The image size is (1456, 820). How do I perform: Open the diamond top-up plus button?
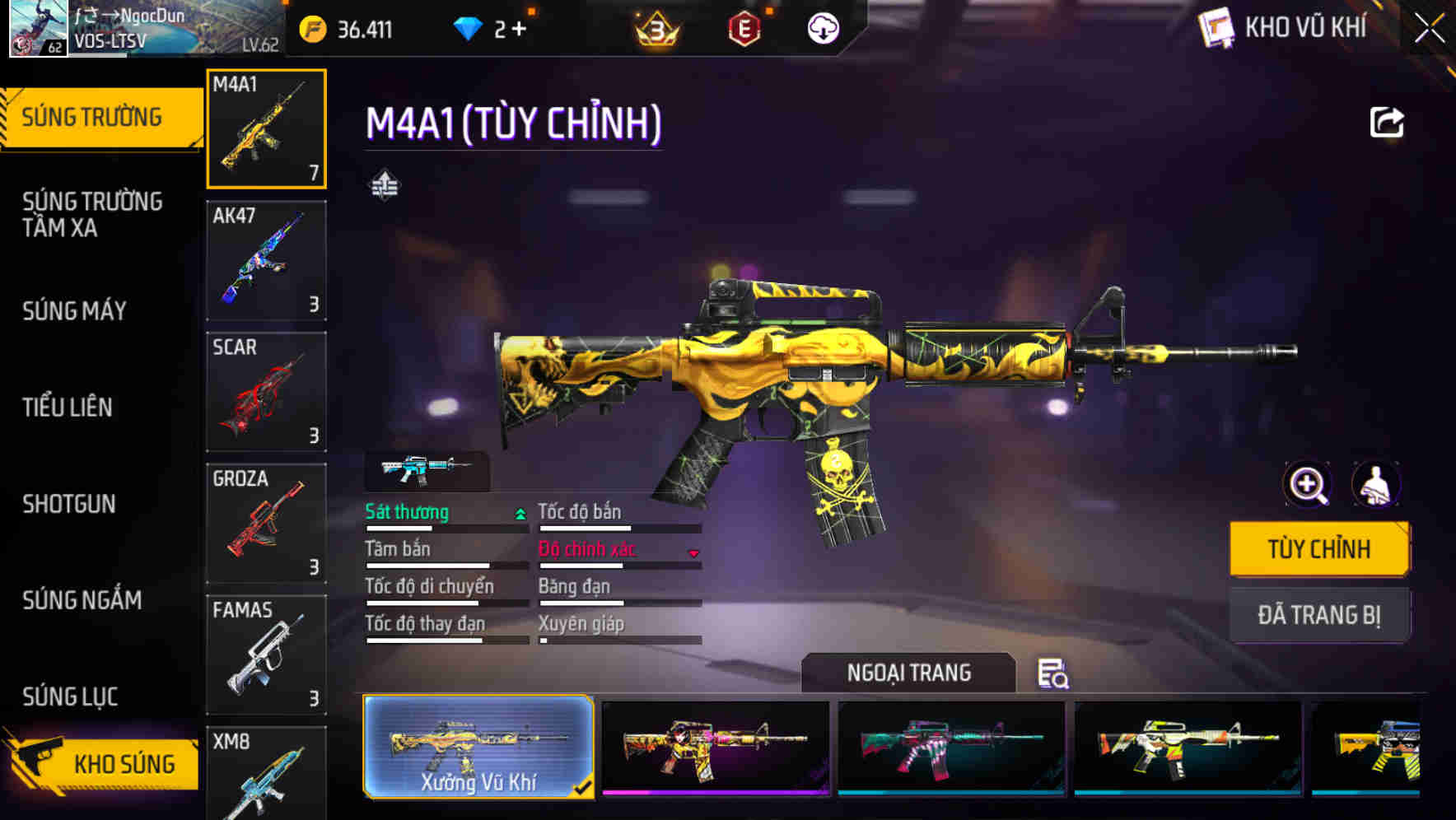(x=516, y=28)
